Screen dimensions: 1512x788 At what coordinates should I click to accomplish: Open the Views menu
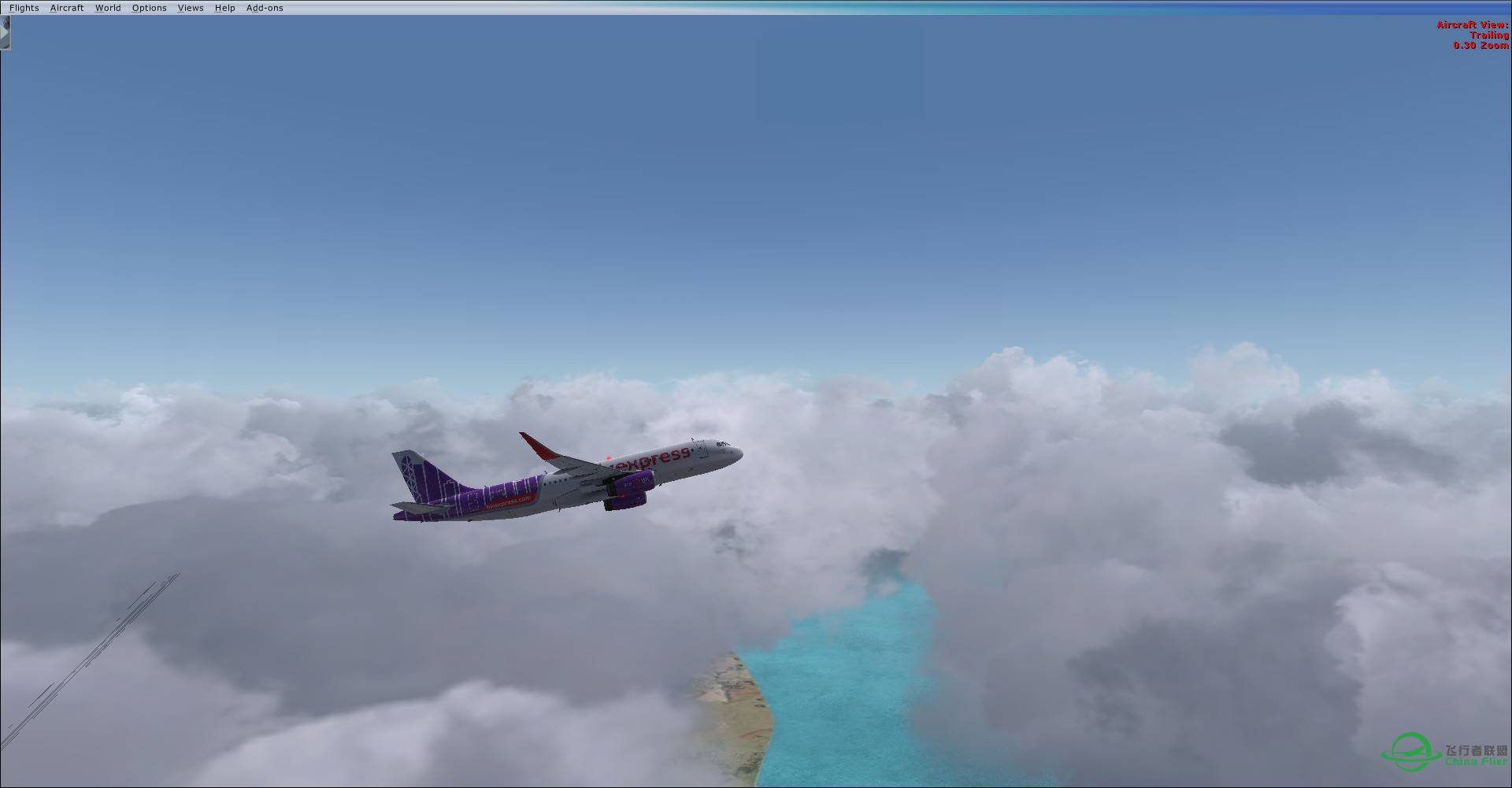coord(190,7)
